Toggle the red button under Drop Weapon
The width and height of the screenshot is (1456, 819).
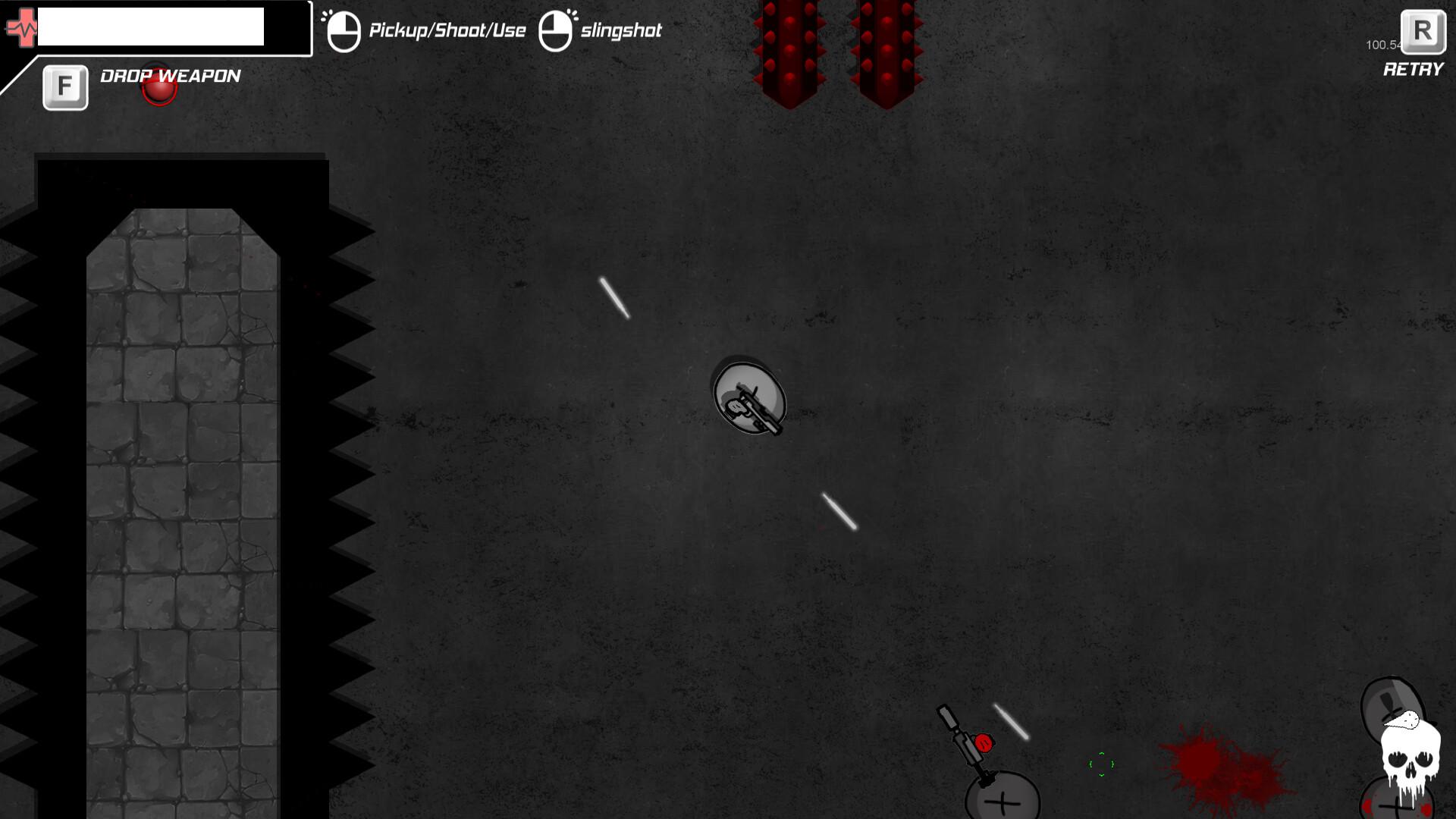click(x=158, y=88)
